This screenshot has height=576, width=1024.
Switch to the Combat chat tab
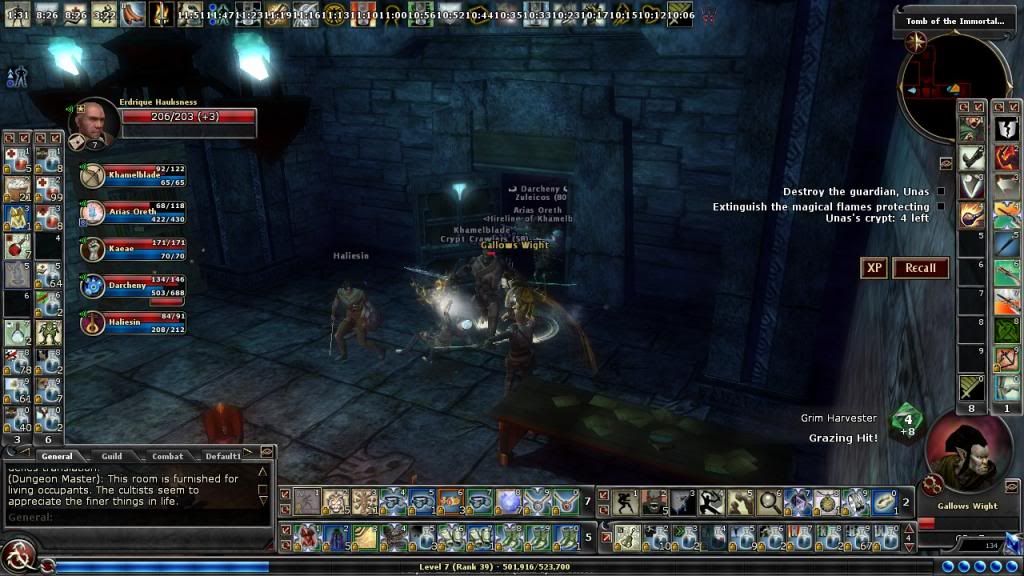point(167,456)
